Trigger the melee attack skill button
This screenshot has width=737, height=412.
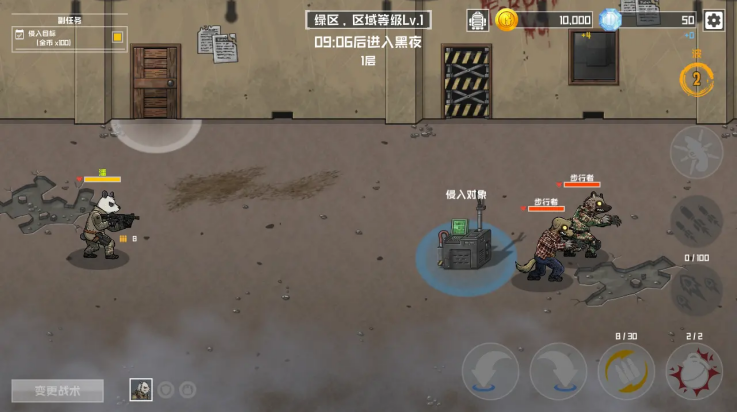point(696,153)
